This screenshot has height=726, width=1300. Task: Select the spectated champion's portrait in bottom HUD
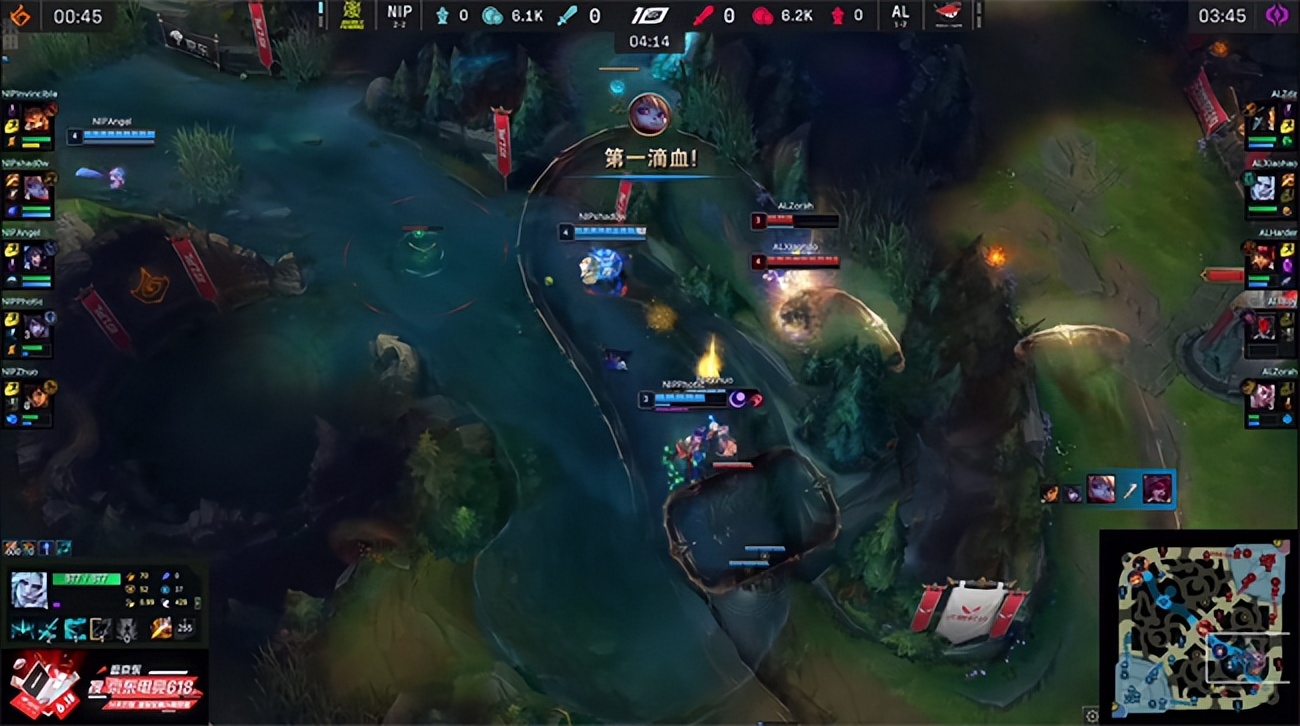[30, 588]
